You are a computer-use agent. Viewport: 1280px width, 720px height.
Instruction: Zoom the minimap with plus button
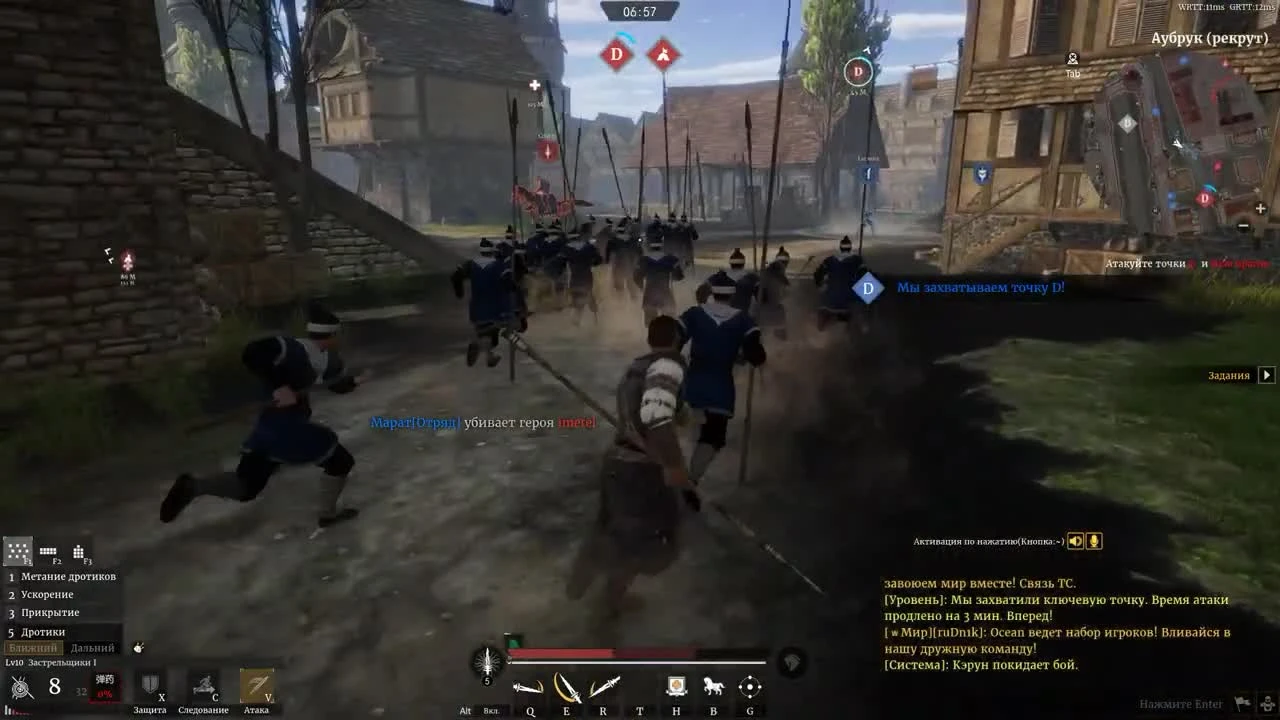coord(1258,209)
